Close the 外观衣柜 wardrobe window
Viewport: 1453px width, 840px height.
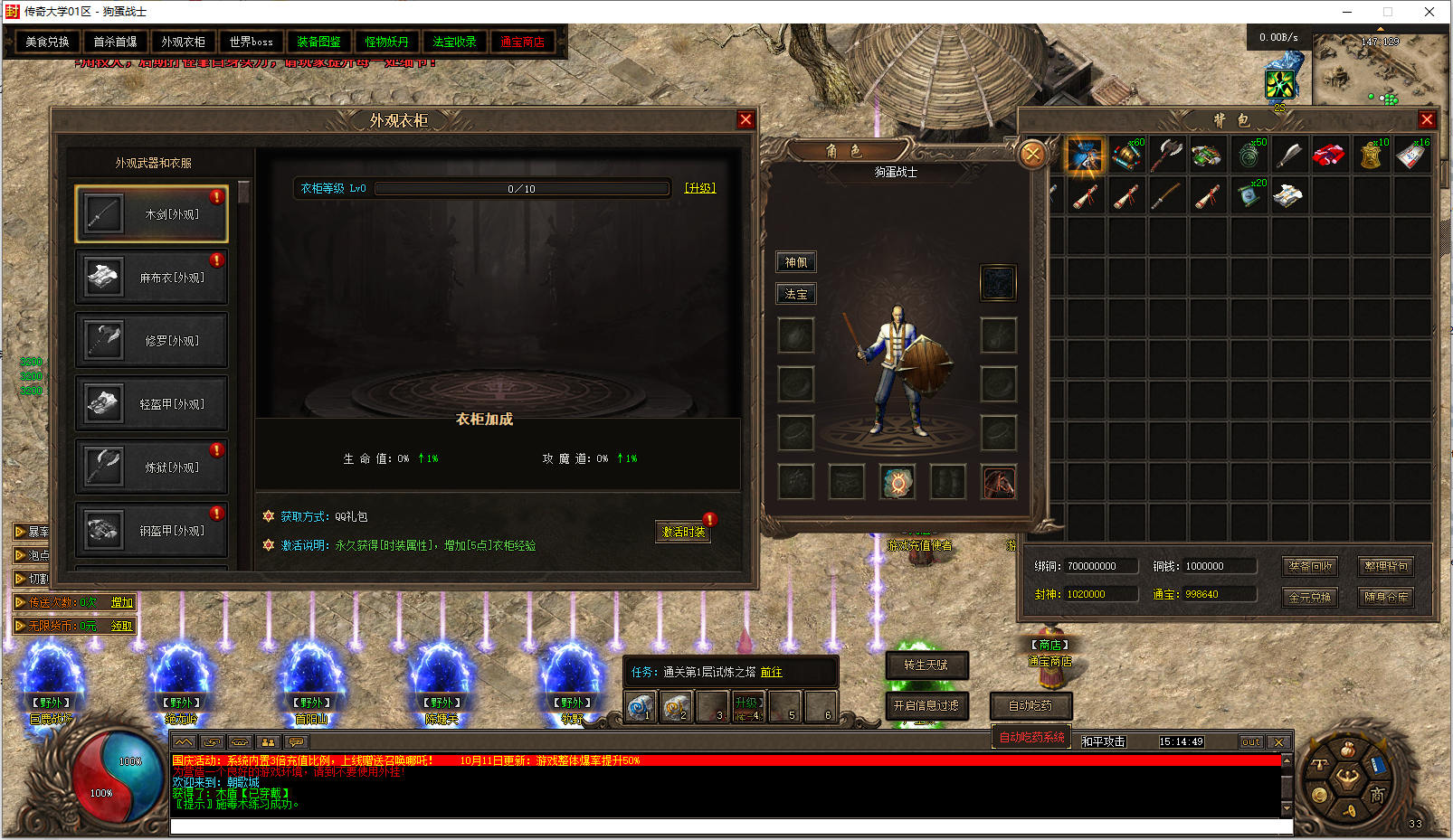tap(745, 119)
